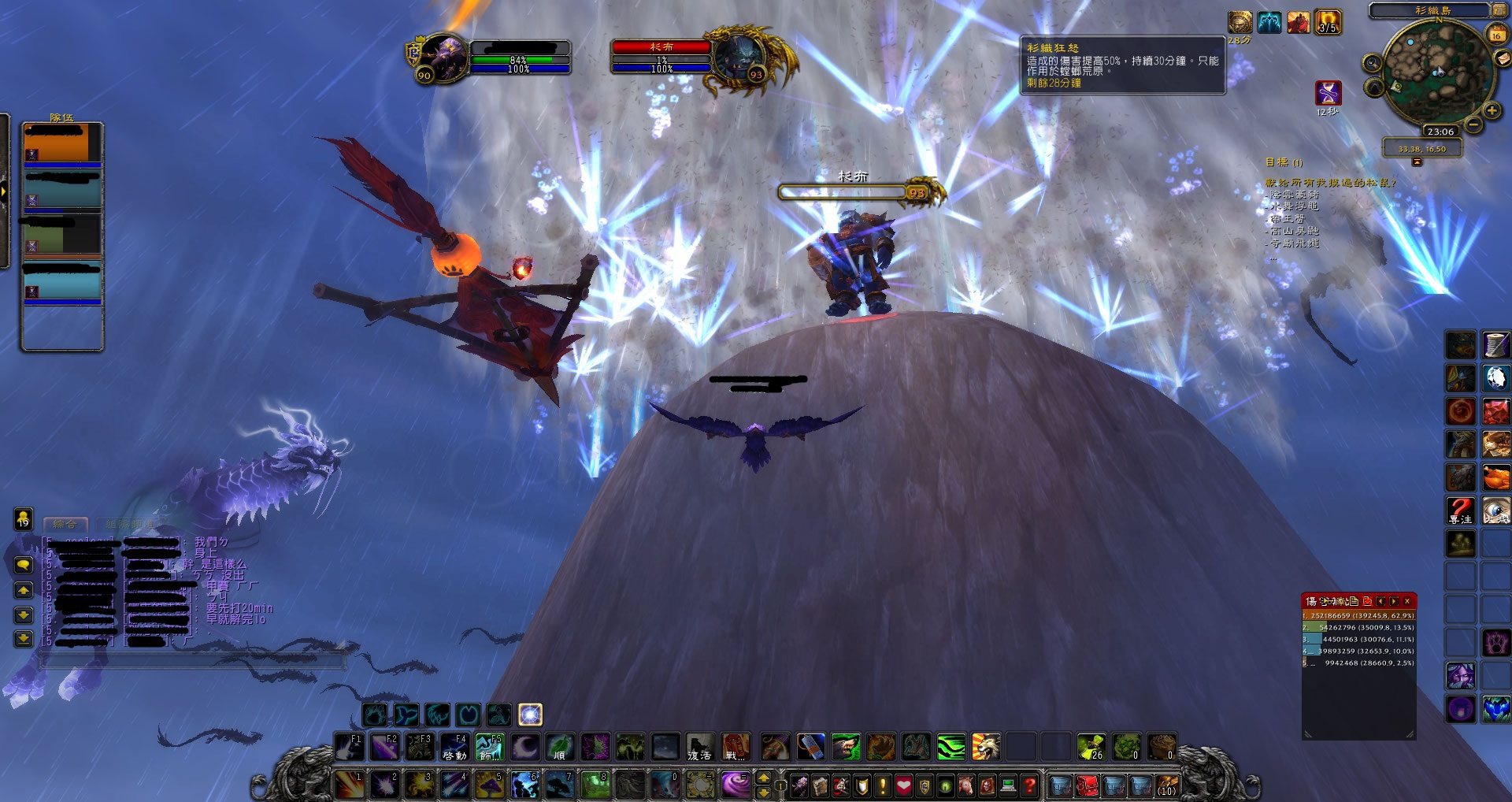Switch to the general chat tab
The image size is (1512, 802).
coord(65,523)
